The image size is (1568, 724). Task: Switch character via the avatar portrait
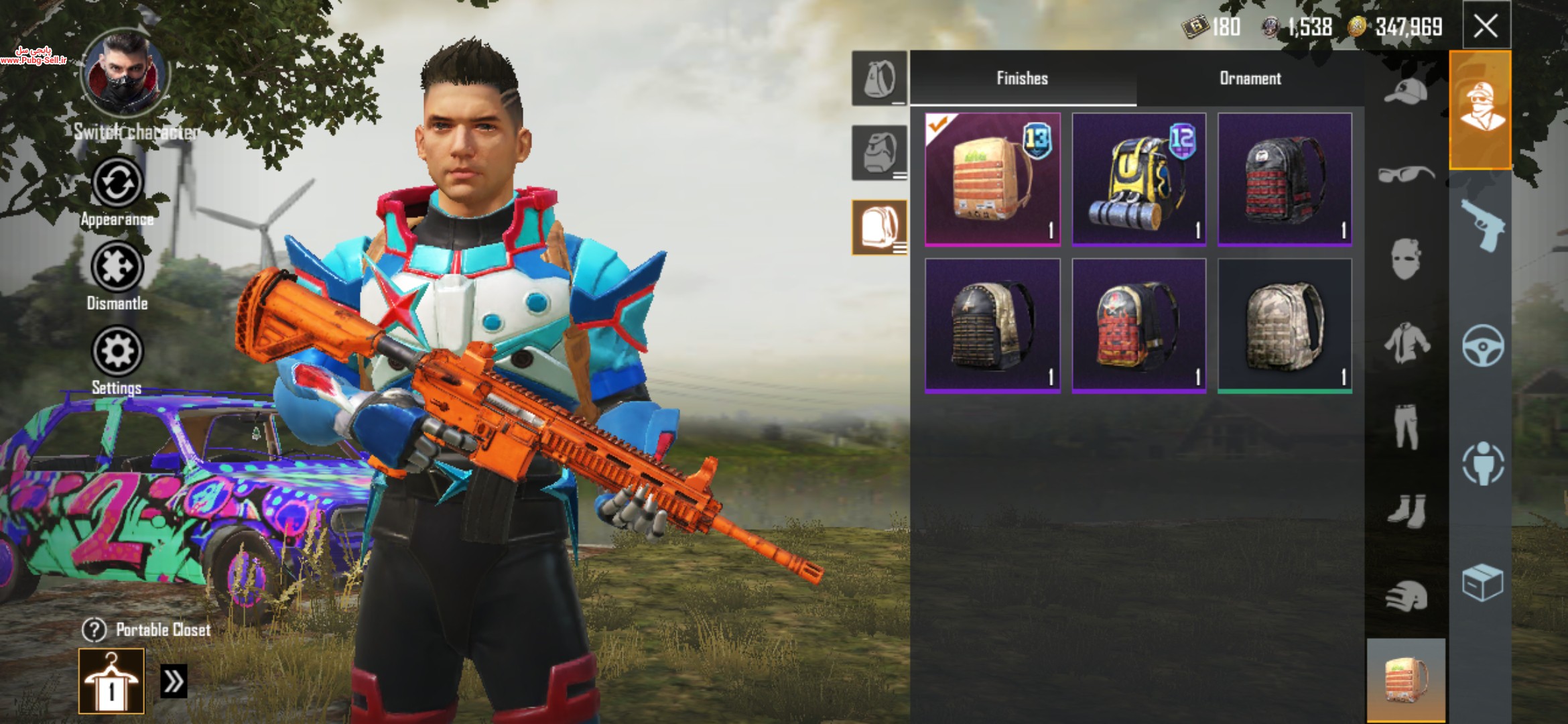pos(125,72)
